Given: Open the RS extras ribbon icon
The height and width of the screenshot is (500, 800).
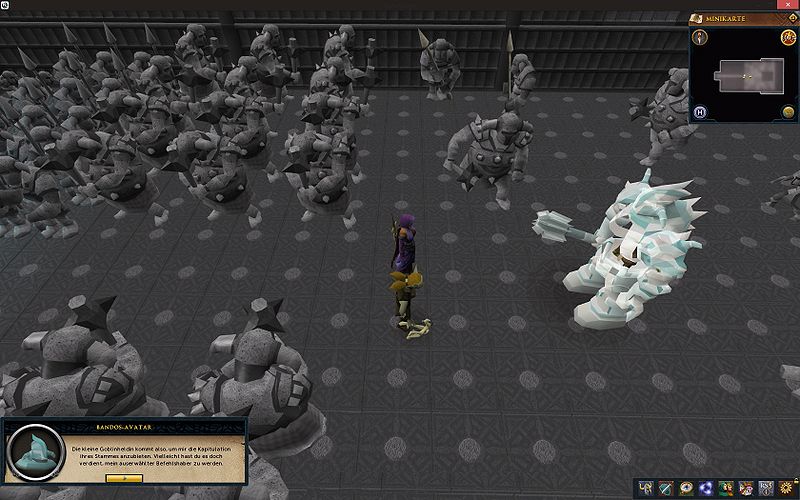Looking at the screenshot, I should coord(766,488).
